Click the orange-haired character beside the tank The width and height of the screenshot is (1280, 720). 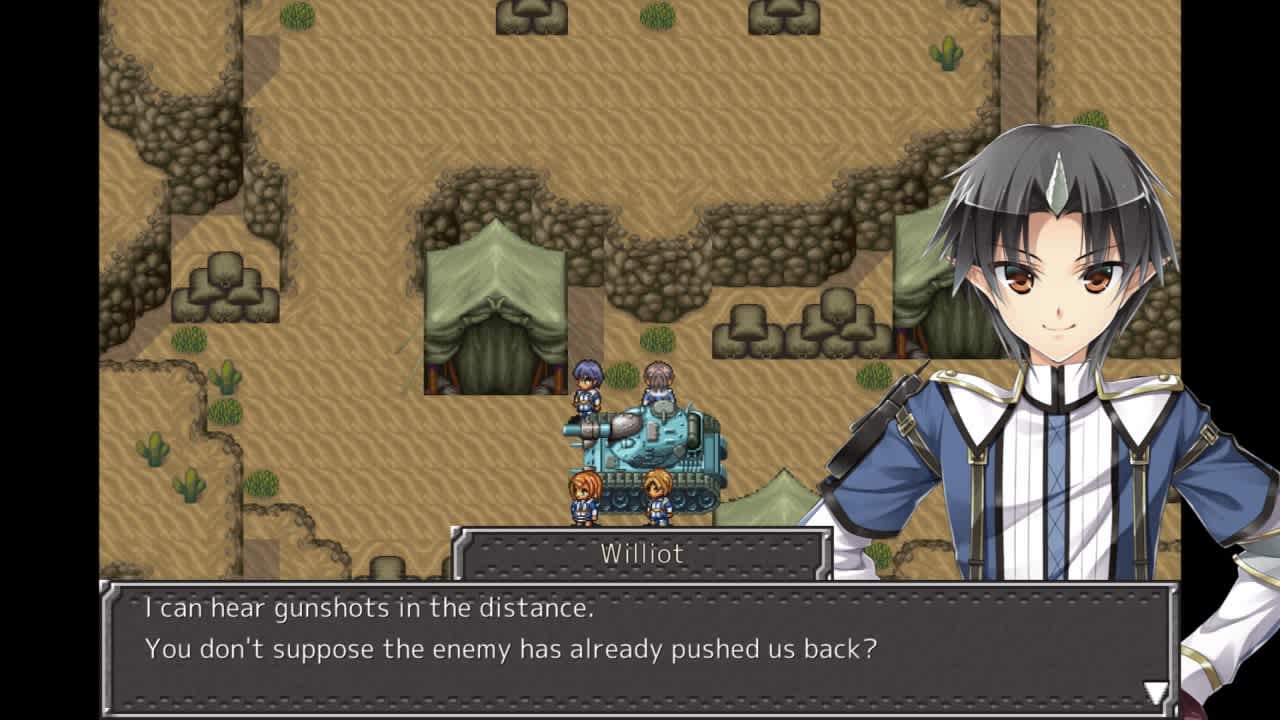coord(583,495)
